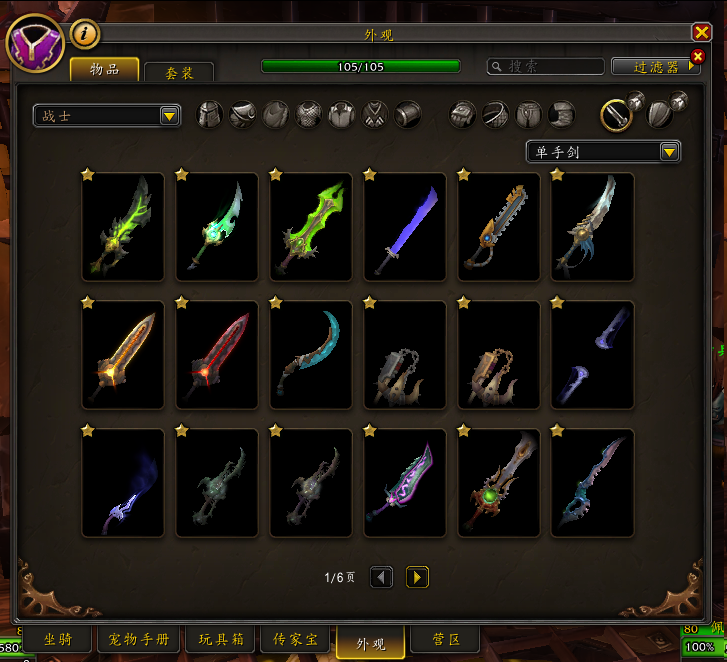Select the 物品 tab
The width and height of the screenshot is (727, 662).
click(104, 69)
